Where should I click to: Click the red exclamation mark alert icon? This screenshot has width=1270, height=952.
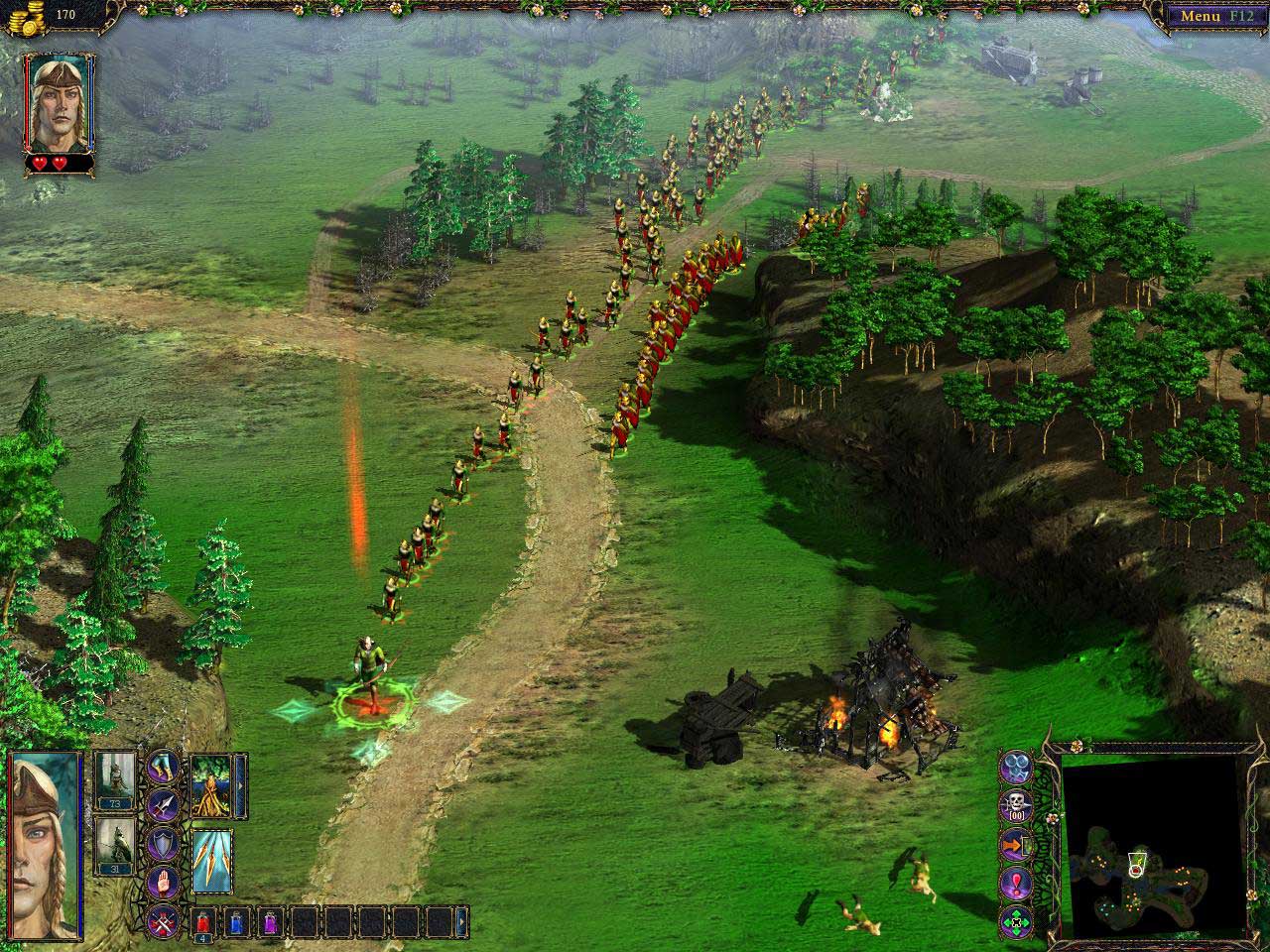point(1016,882)
